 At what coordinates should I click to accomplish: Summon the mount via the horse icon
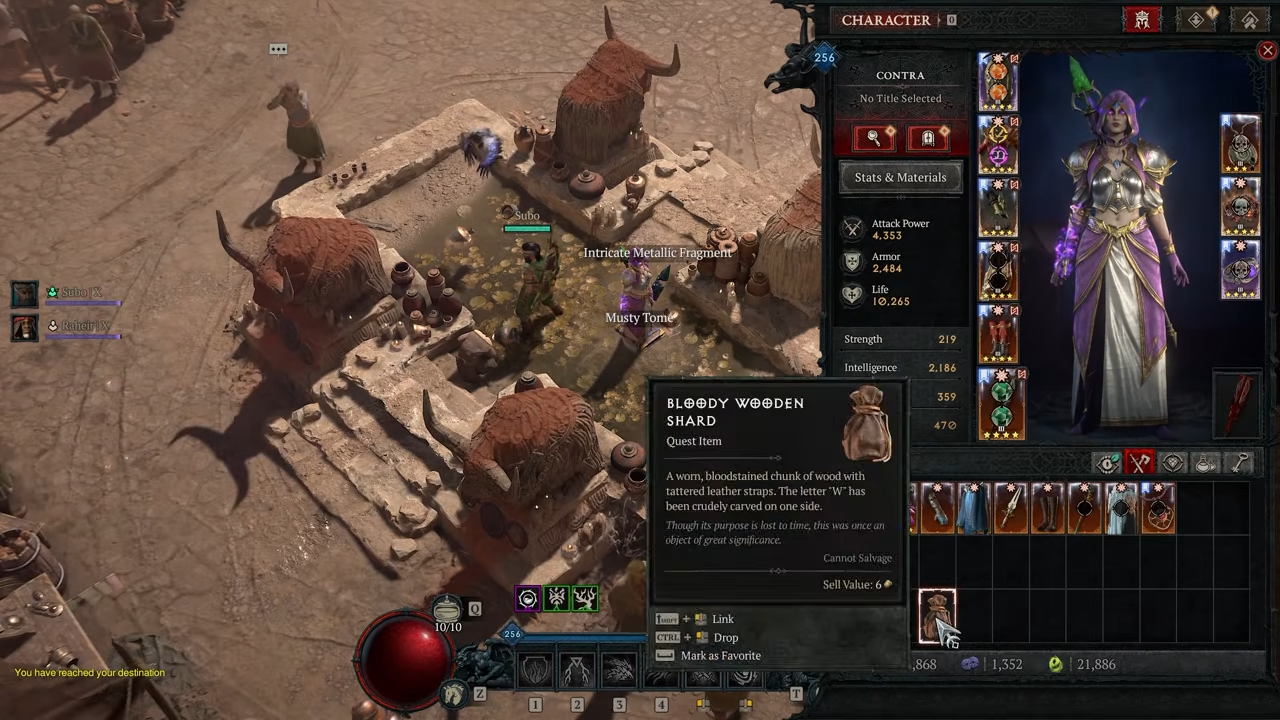coord(455,692)
